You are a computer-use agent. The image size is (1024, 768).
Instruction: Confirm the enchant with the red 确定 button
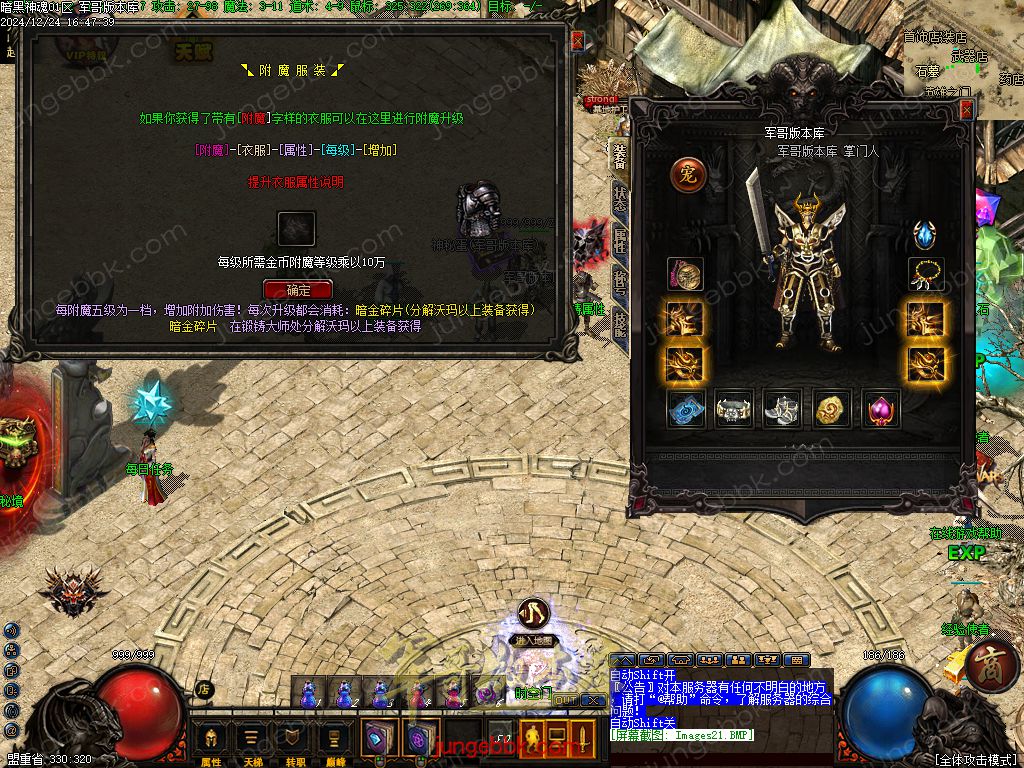(x=297, y=290)
